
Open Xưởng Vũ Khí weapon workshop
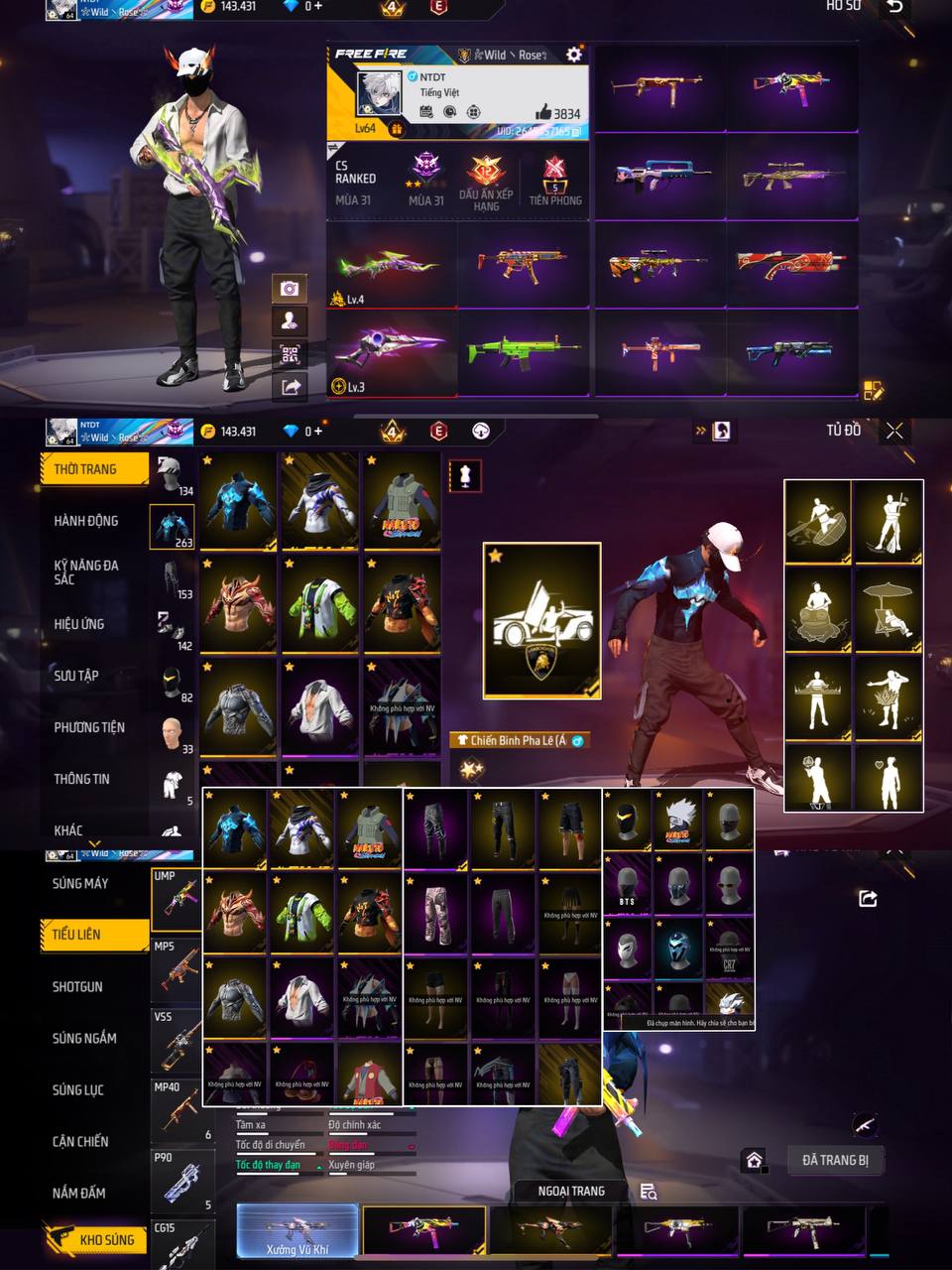click(x=297, y=1231)
